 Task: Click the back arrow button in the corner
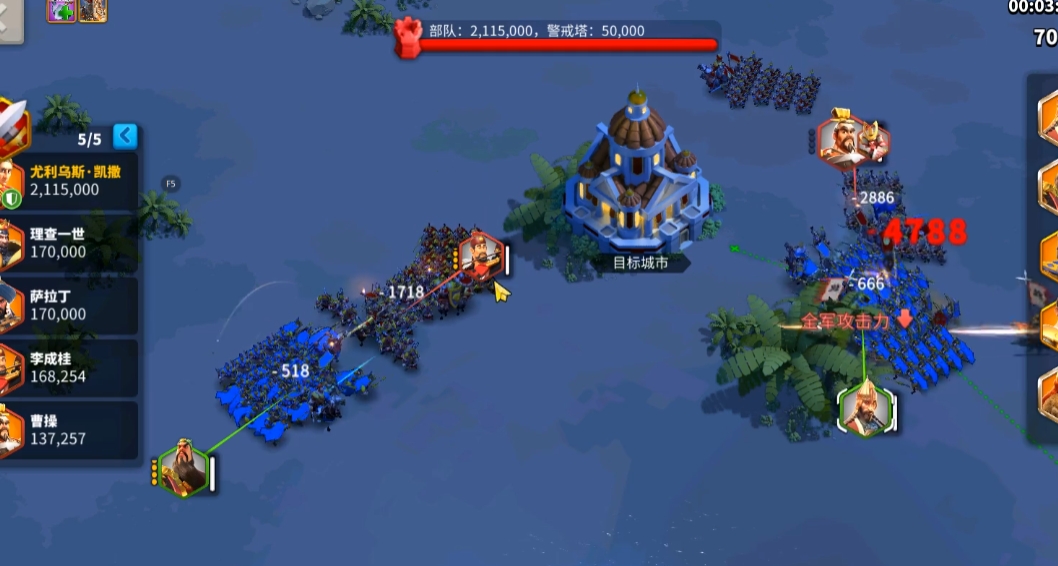click(9, 20)
